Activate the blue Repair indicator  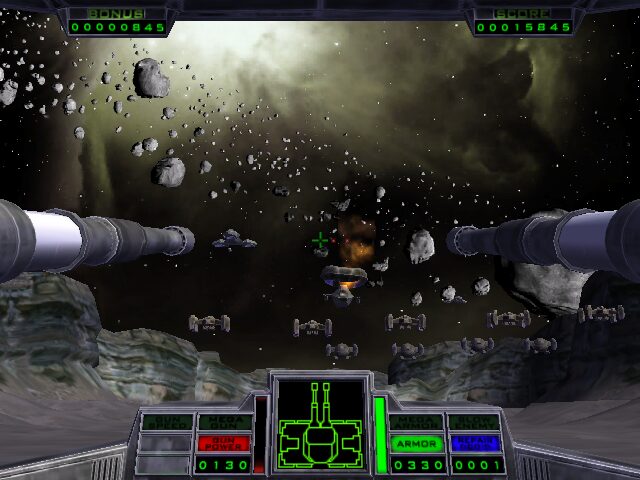[473, 443]
